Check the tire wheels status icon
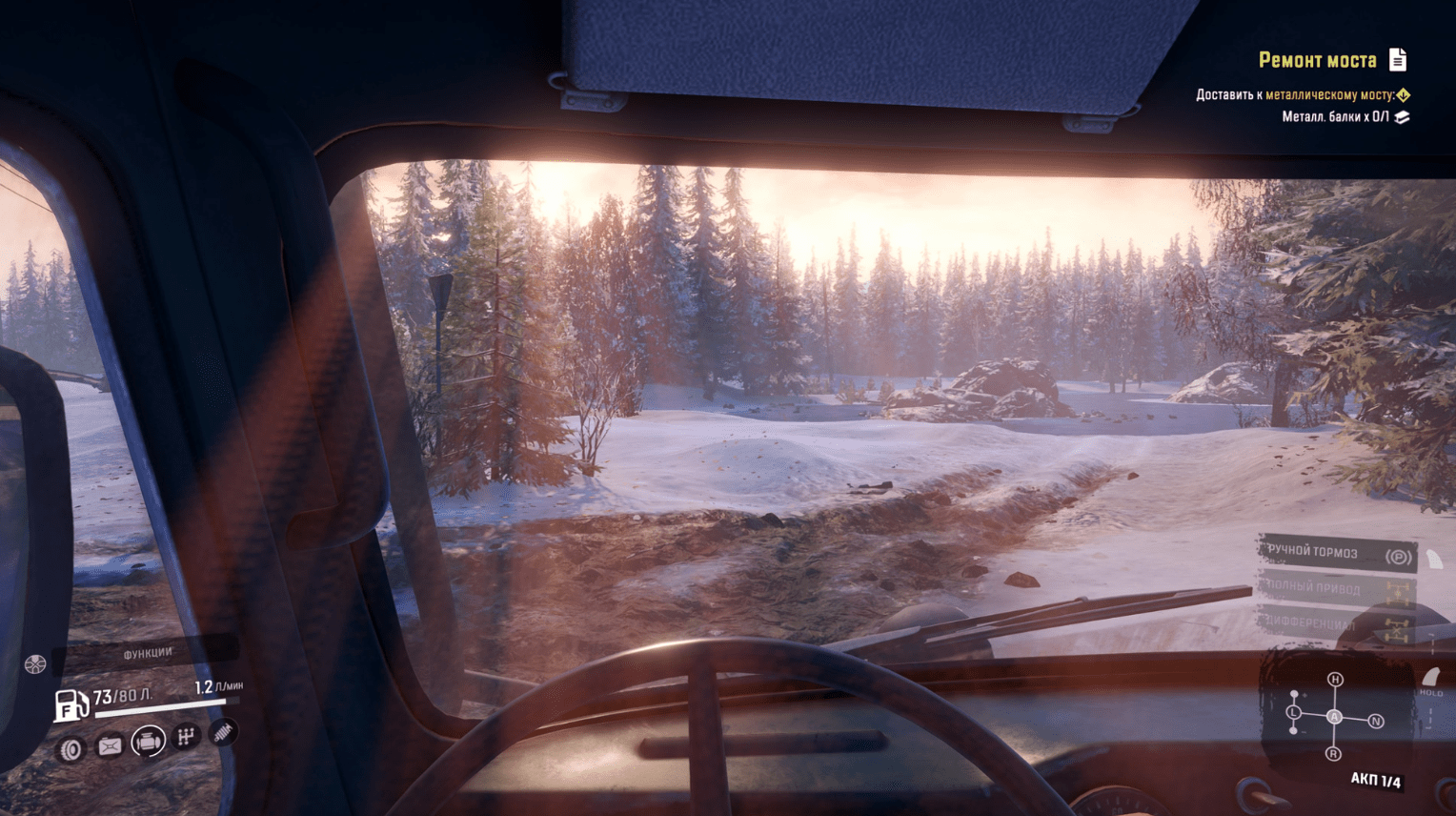Image resolution: width=1456 pixels, height=816 pixels. pyautogui.click(x=71, y=750)
